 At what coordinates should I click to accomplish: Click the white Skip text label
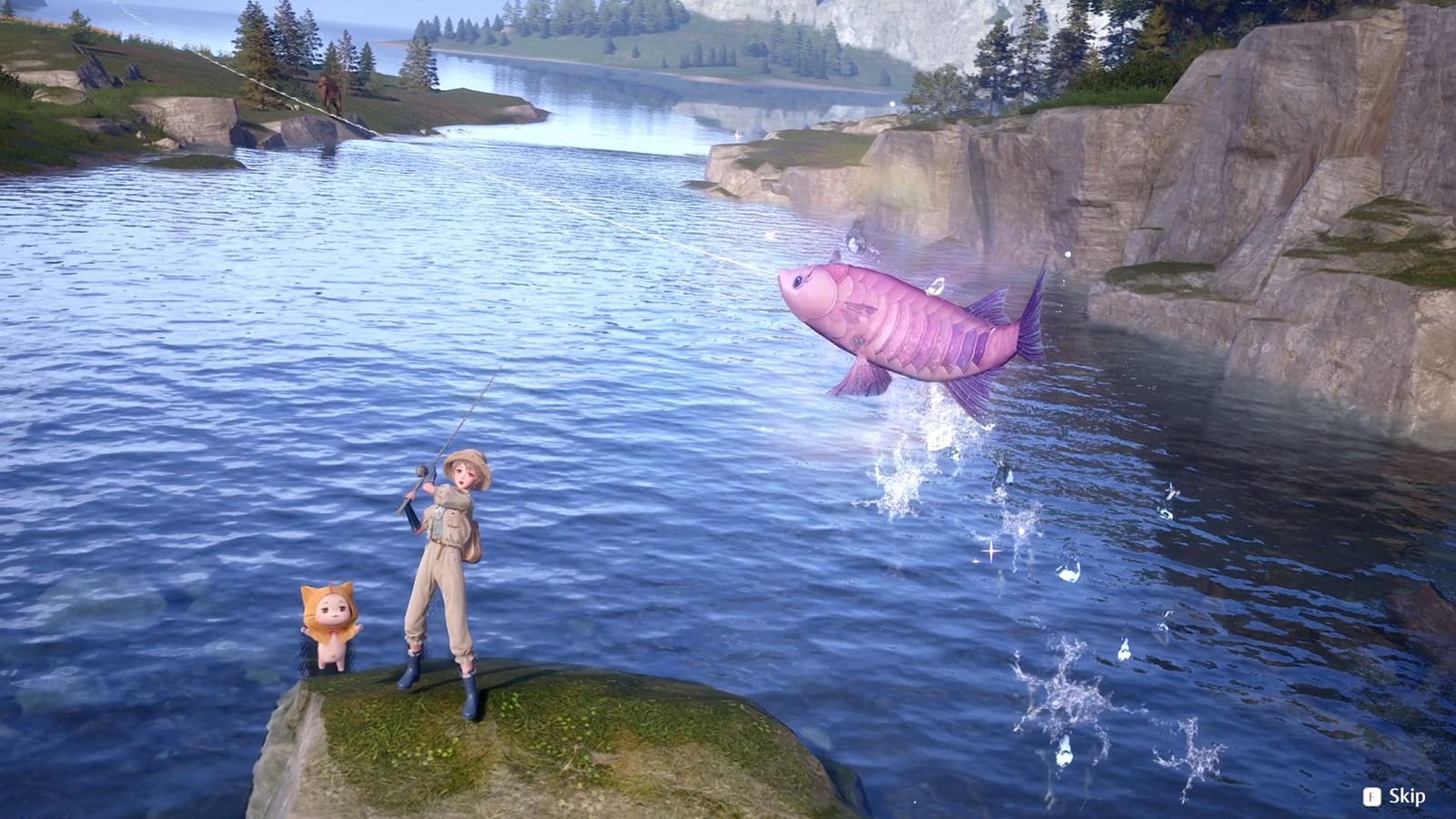pos(1406,797)
